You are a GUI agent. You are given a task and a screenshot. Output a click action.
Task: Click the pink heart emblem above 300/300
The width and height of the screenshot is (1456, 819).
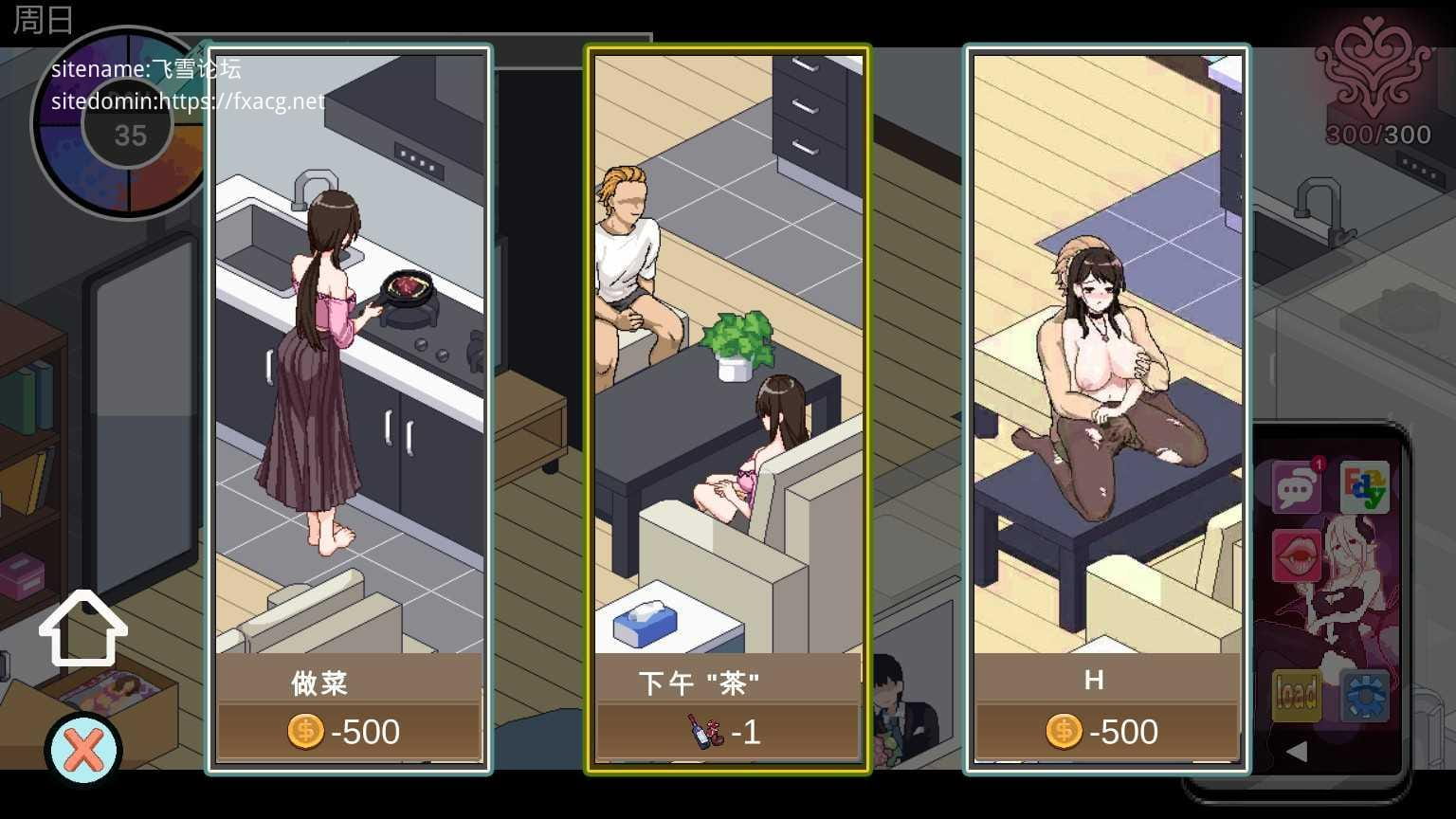[1374, 71]
